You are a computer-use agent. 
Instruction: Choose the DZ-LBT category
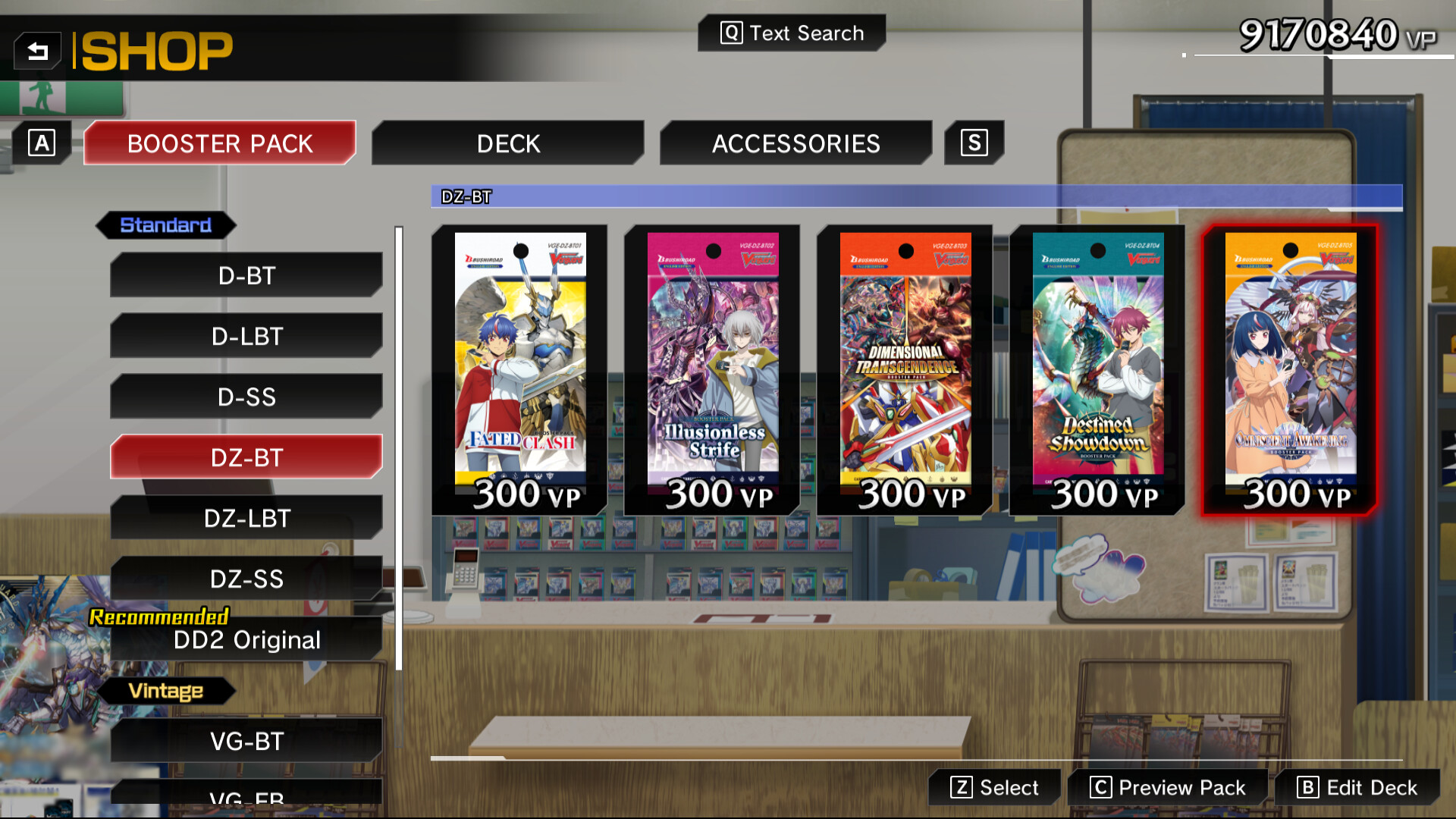pos(246,518)
